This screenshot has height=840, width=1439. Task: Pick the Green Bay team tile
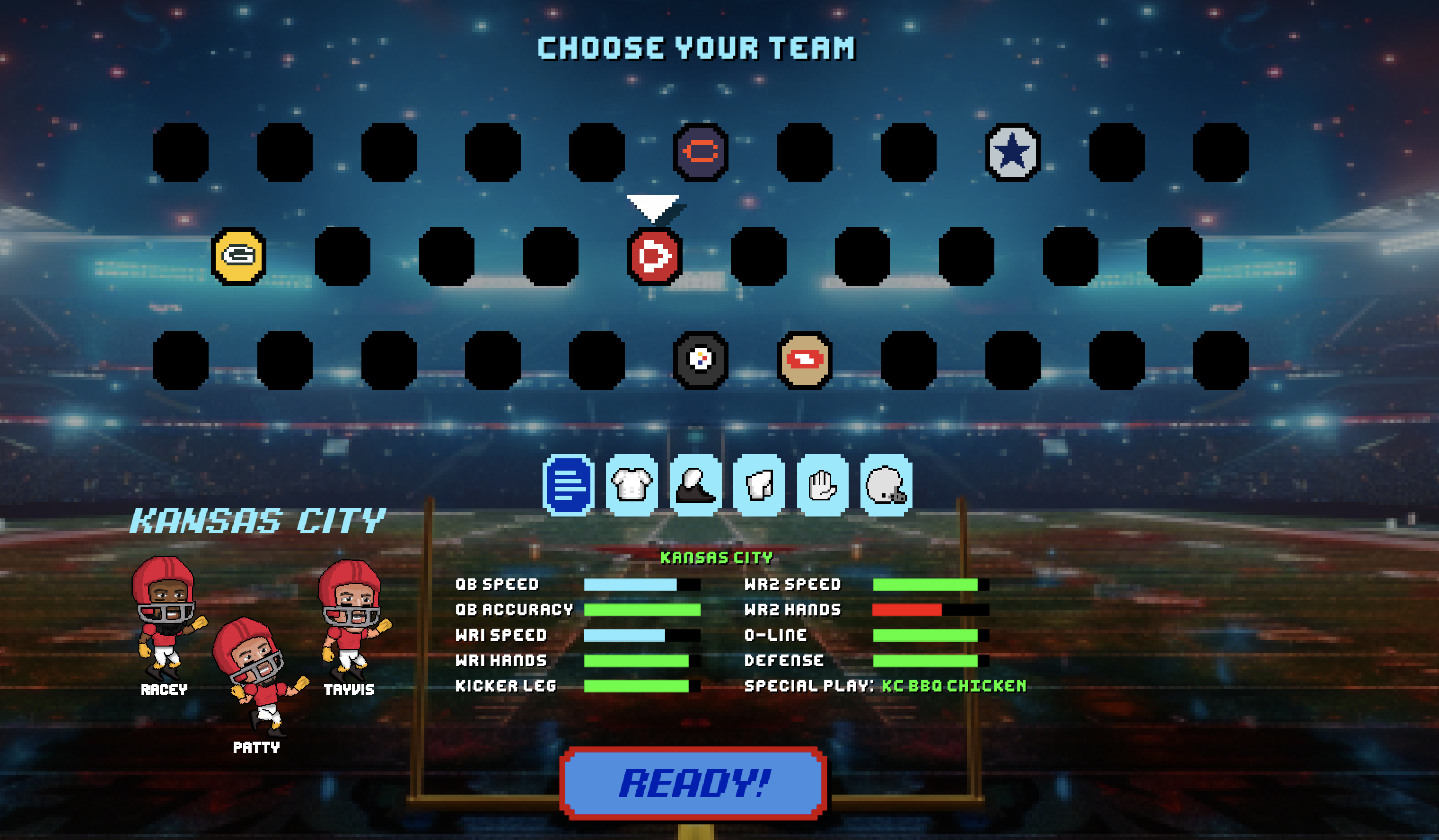(x=239, y=256)
